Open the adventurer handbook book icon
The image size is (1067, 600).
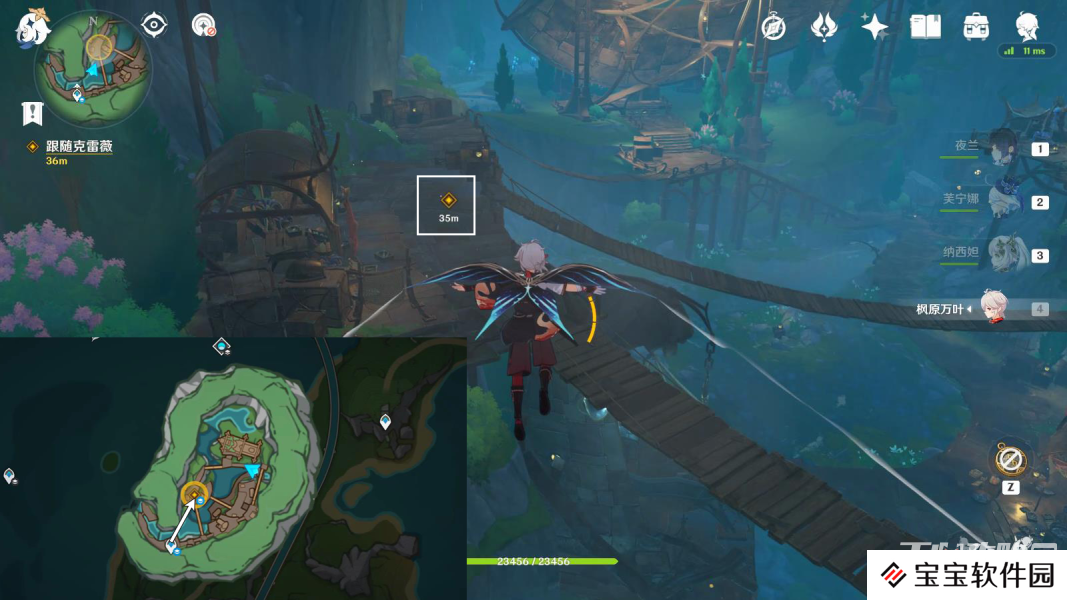click(926, 27)
